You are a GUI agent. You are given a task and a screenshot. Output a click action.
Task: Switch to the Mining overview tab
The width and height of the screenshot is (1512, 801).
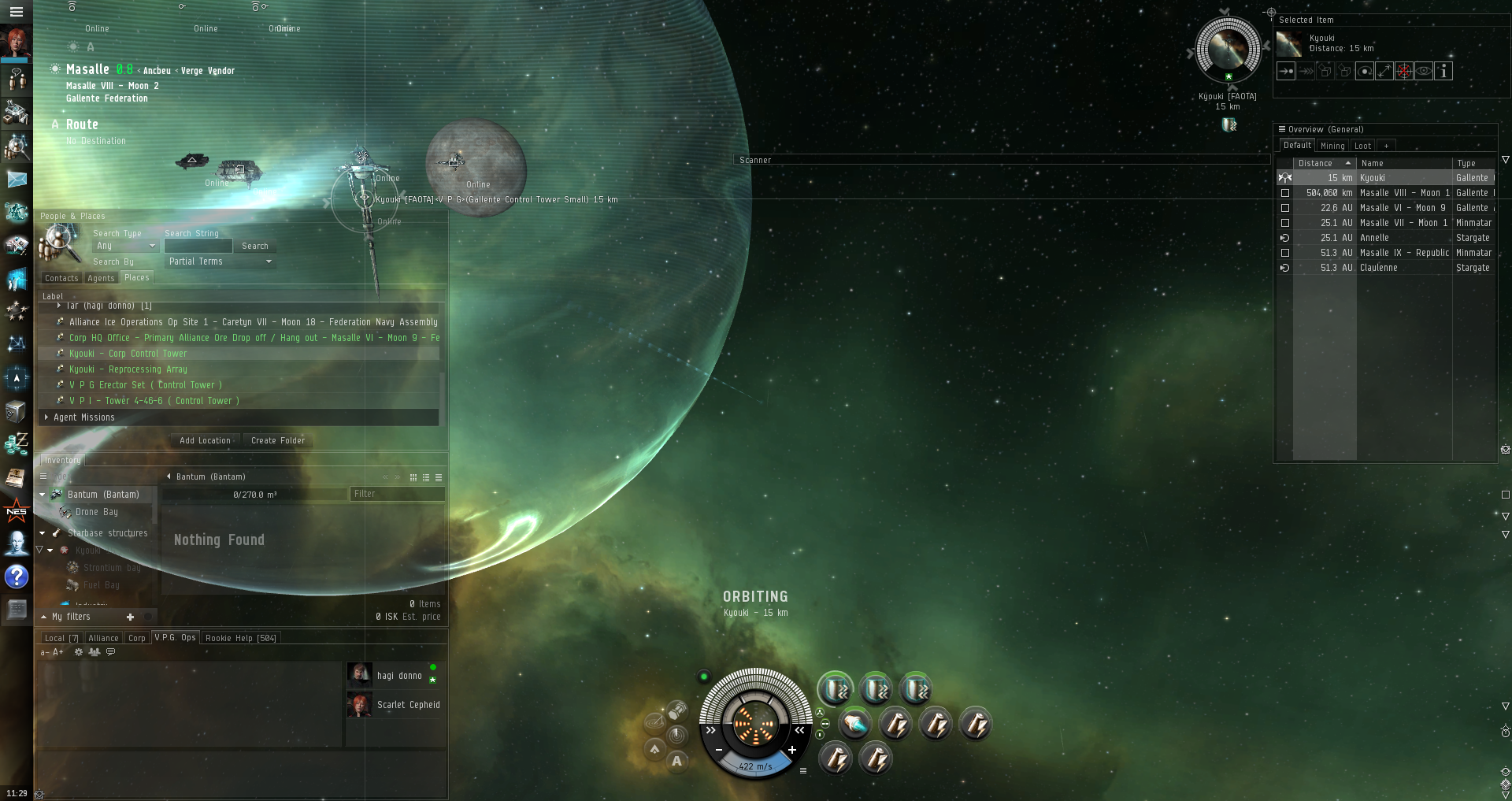tap(1332, 146)
